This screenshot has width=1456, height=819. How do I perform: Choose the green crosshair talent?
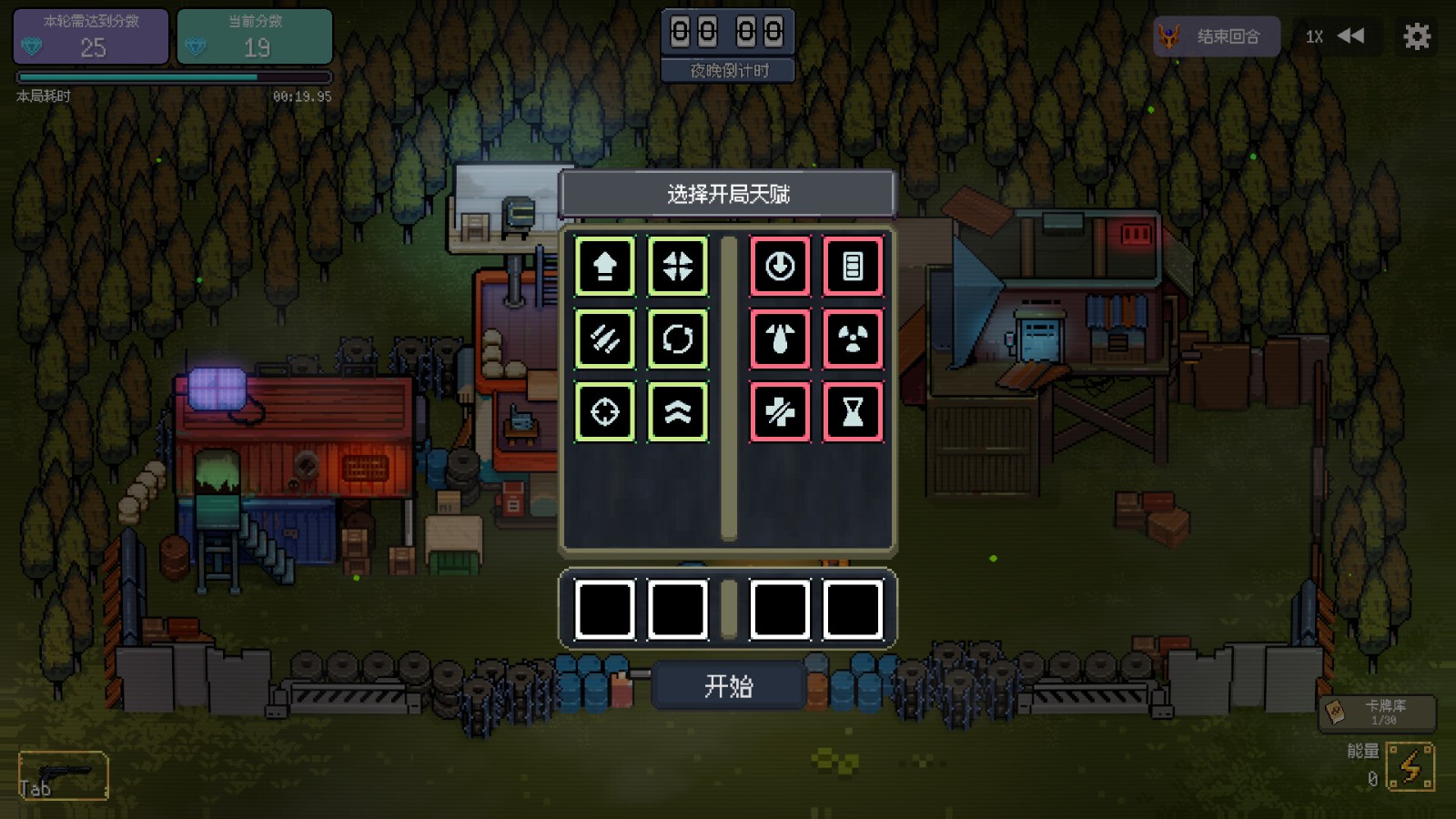605,411
